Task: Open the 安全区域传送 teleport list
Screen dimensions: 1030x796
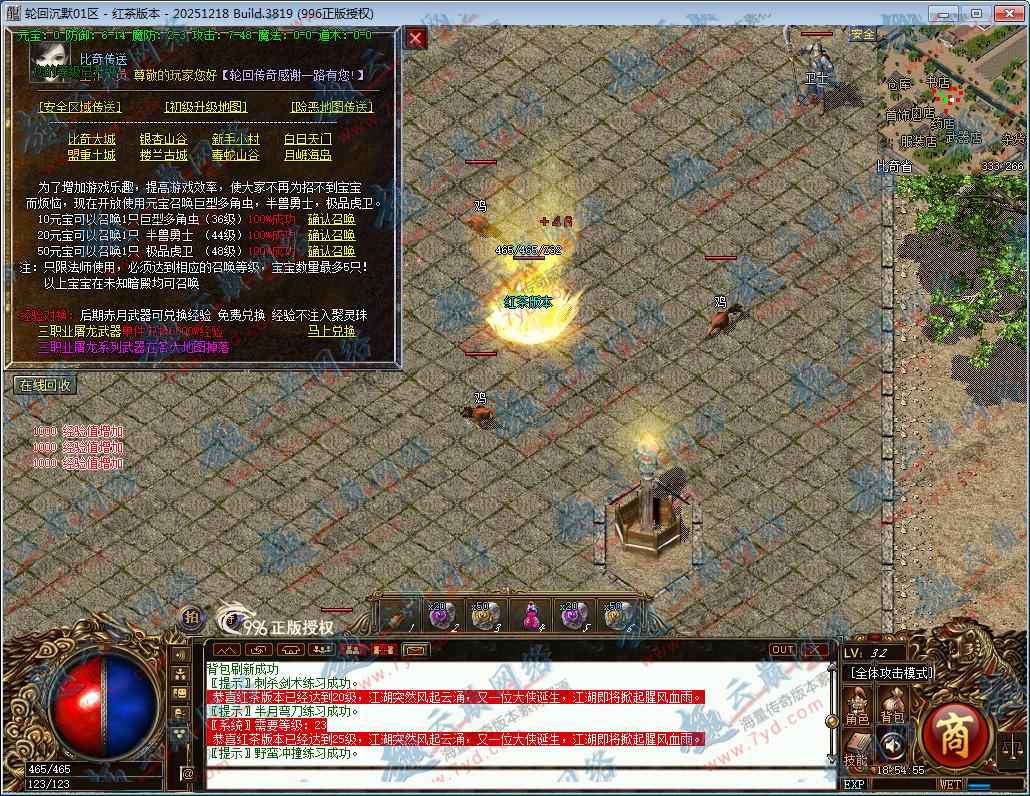Action: coord(79,107)
